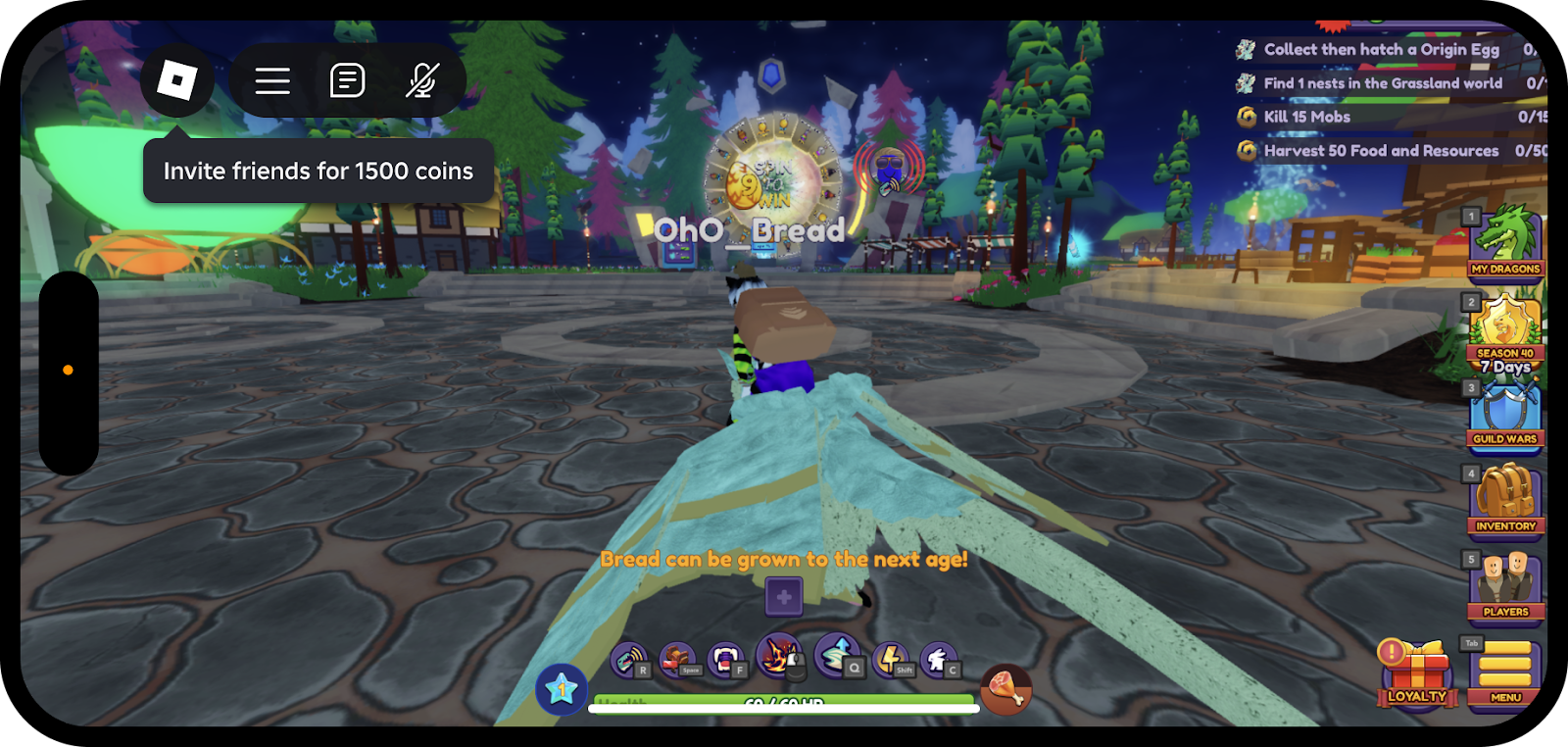Use the fire breath attack ability
This screenshot has width=1568, height=747.
click(x=778, y=656)
